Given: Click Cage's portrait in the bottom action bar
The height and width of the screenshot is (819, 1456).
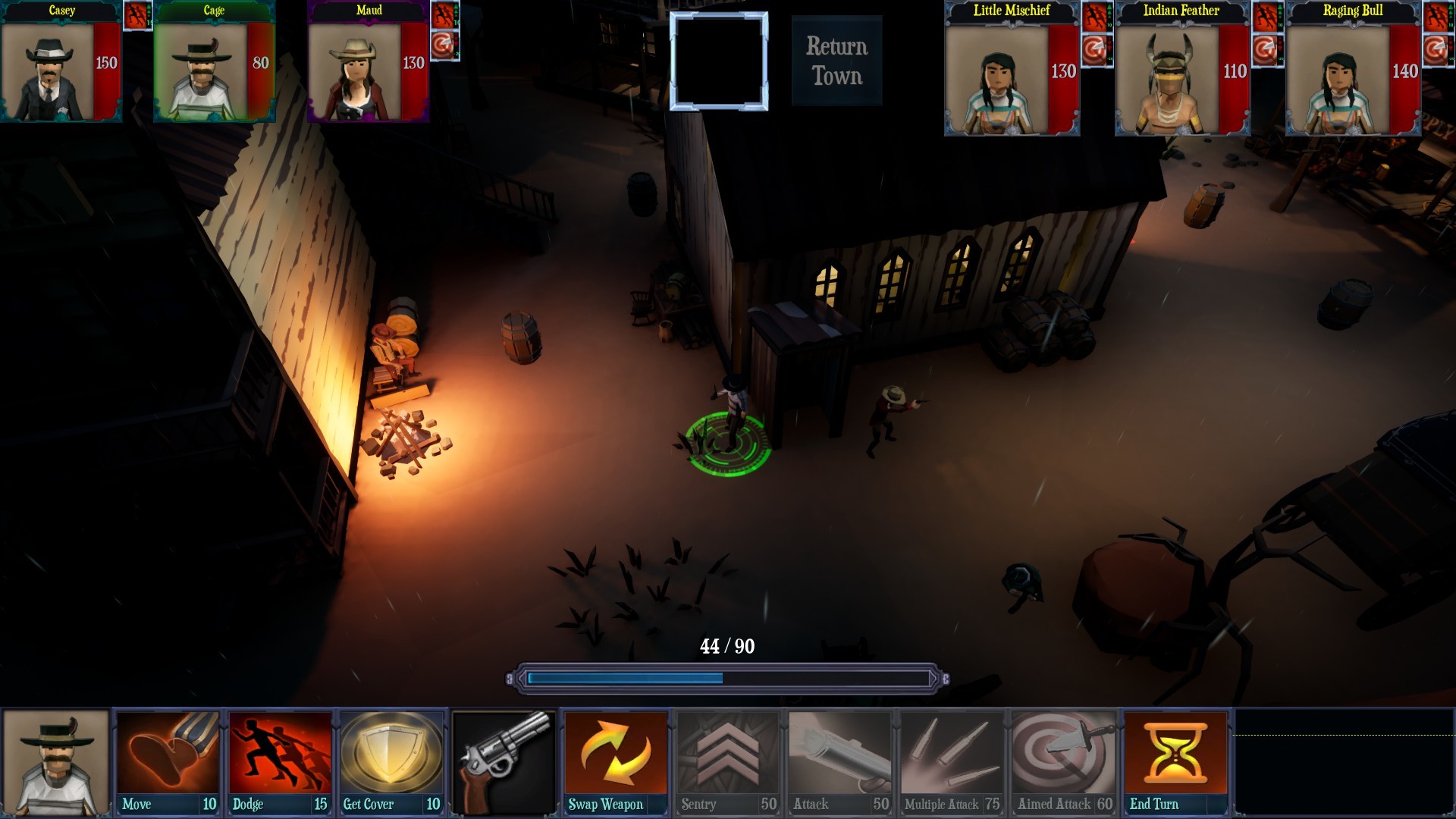Looking at the screenshot, I should click(55, 762).
